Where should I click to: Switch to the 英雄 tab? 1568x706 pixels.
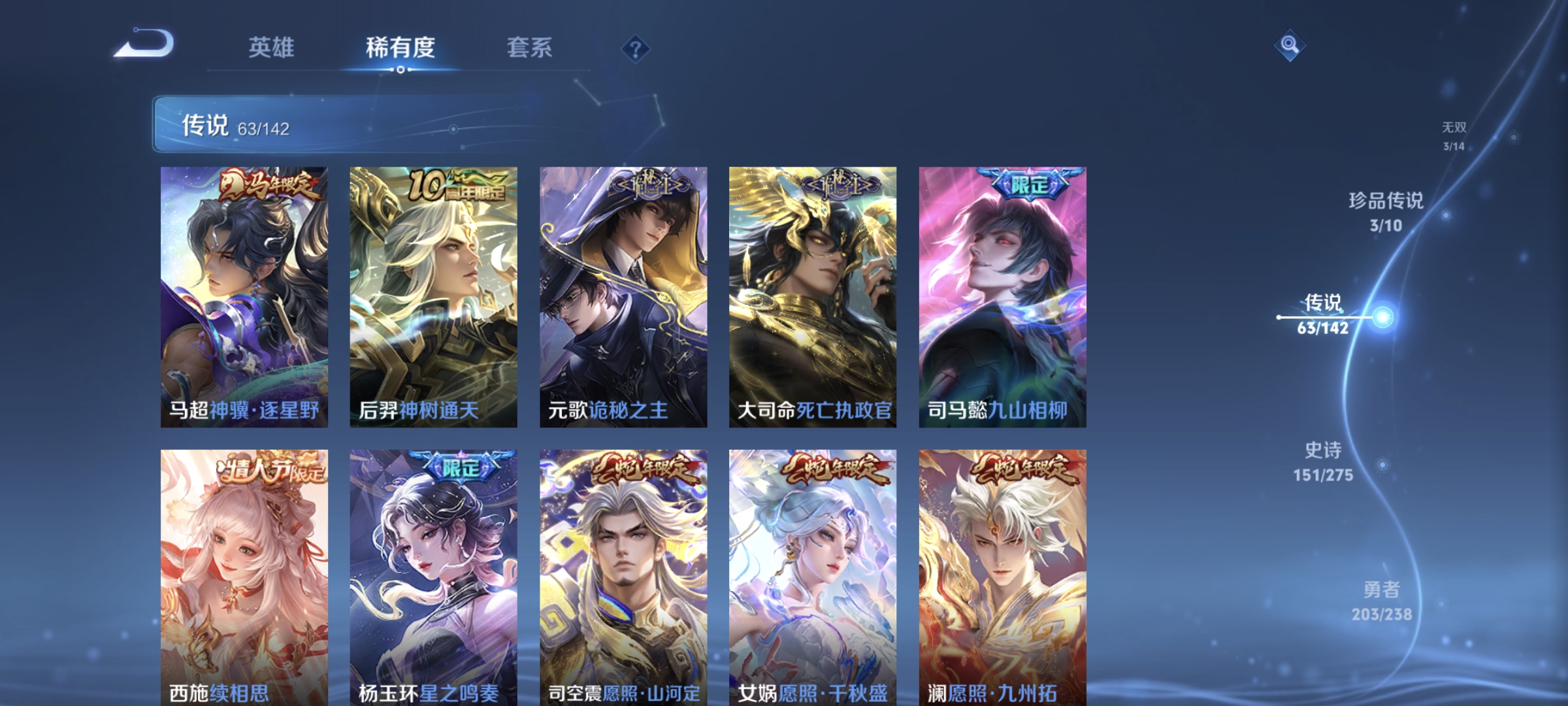(x=272, y=48)
